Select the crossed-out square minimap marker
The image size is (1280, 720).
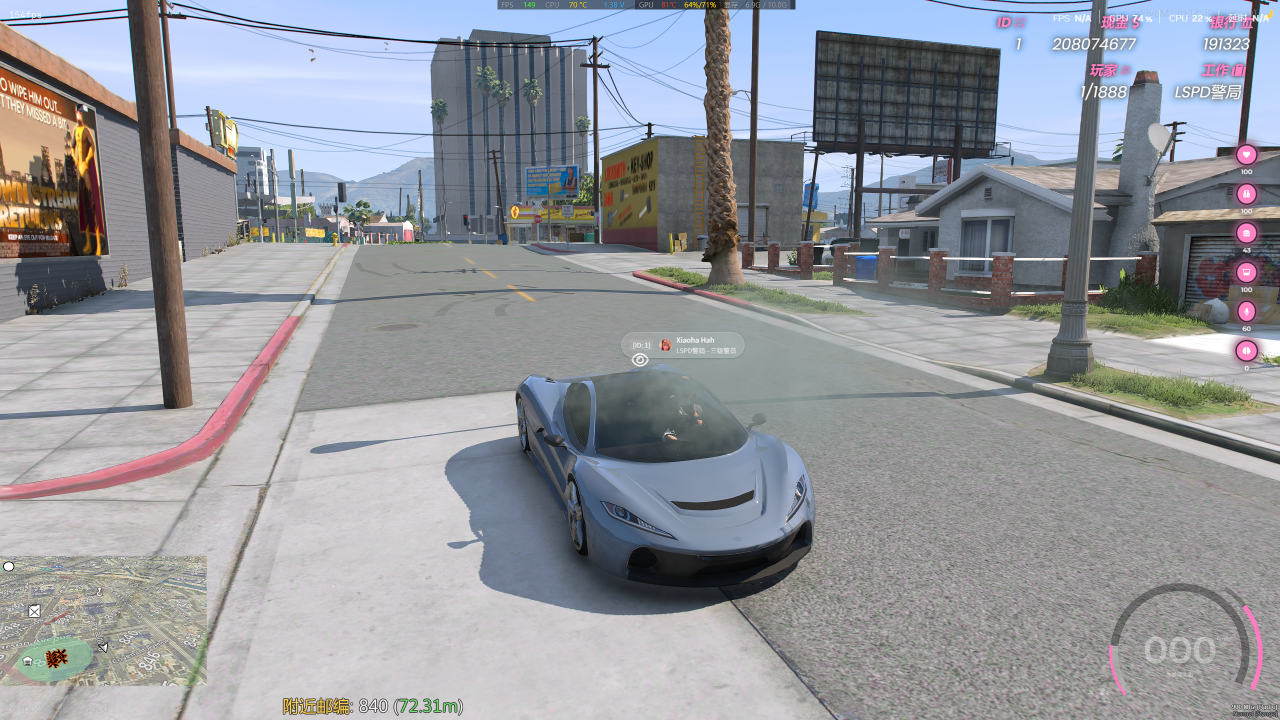(35, 610)
